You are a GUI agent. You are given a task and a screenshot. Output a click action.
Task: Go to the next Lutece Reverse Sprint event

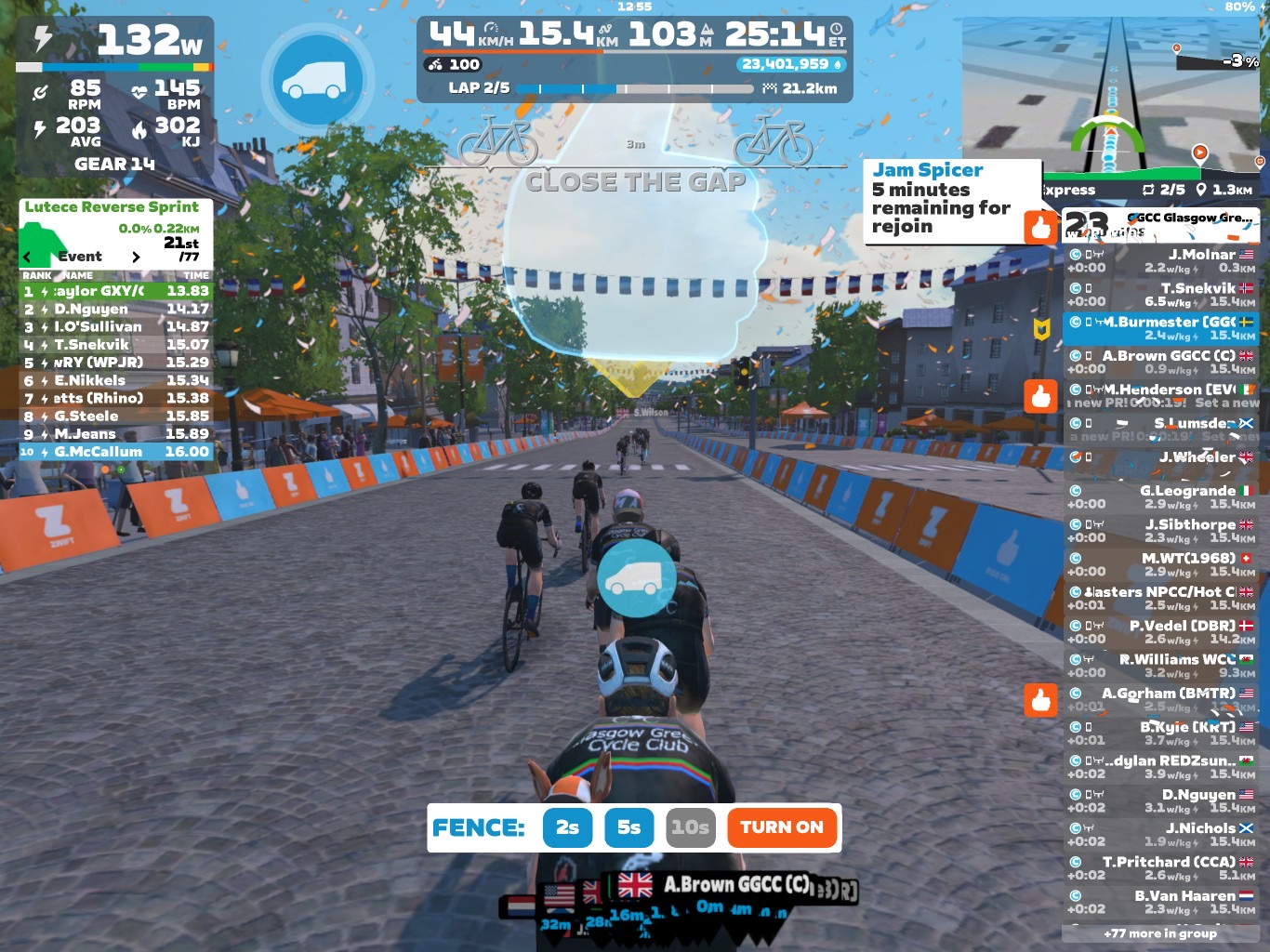coord(136,257)
